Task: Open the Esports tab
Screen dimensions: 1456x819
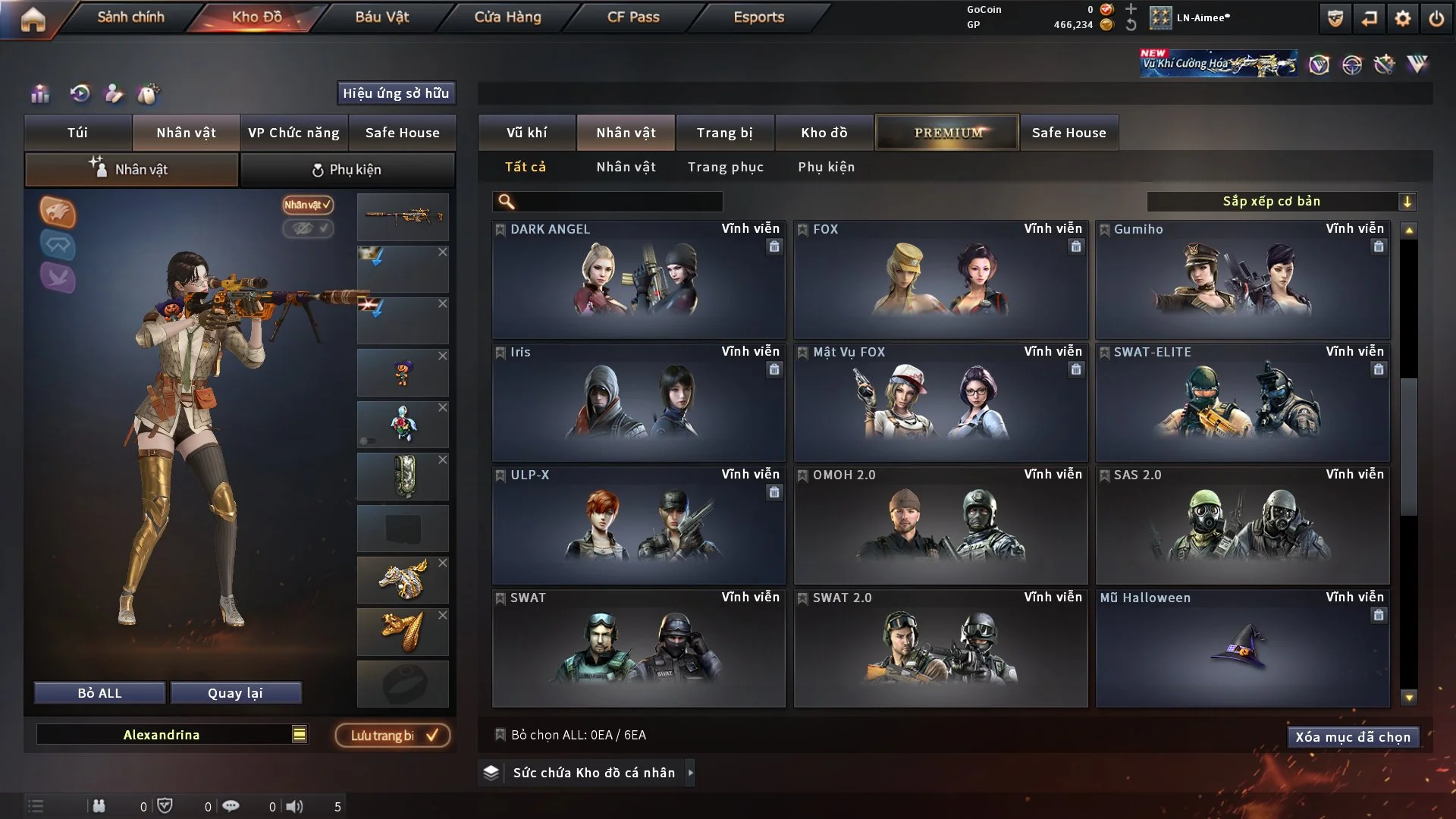Action: (x=758, y=17)
